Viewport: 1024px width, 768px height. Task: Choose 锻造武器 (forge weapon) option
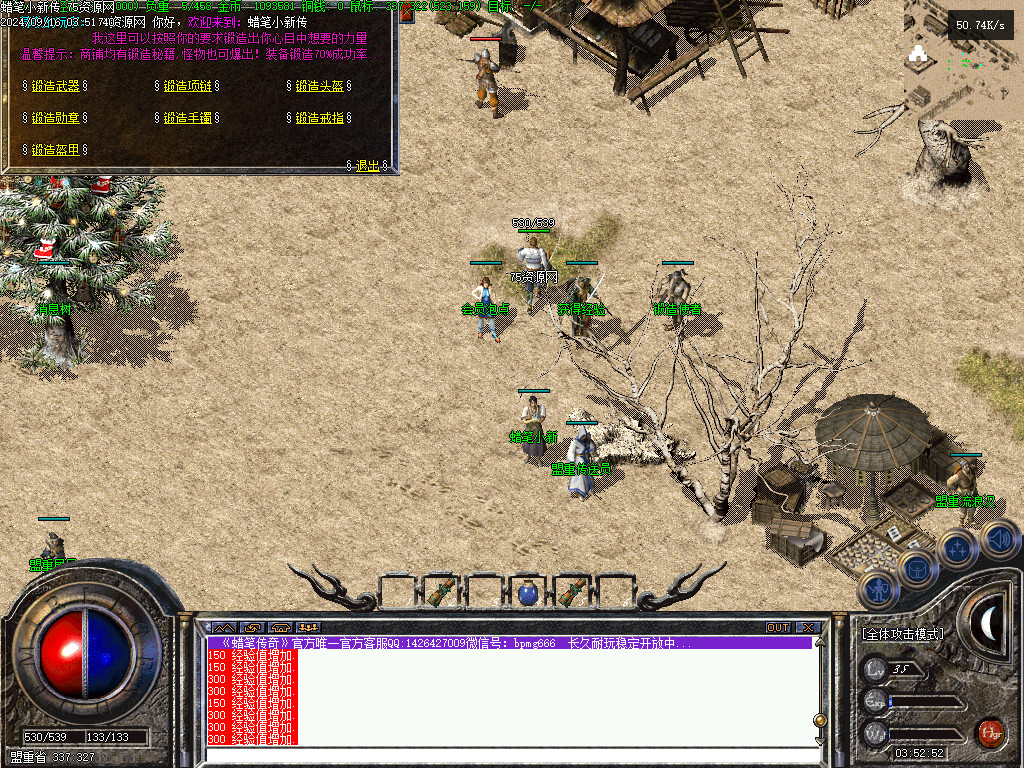pos(55,86)
